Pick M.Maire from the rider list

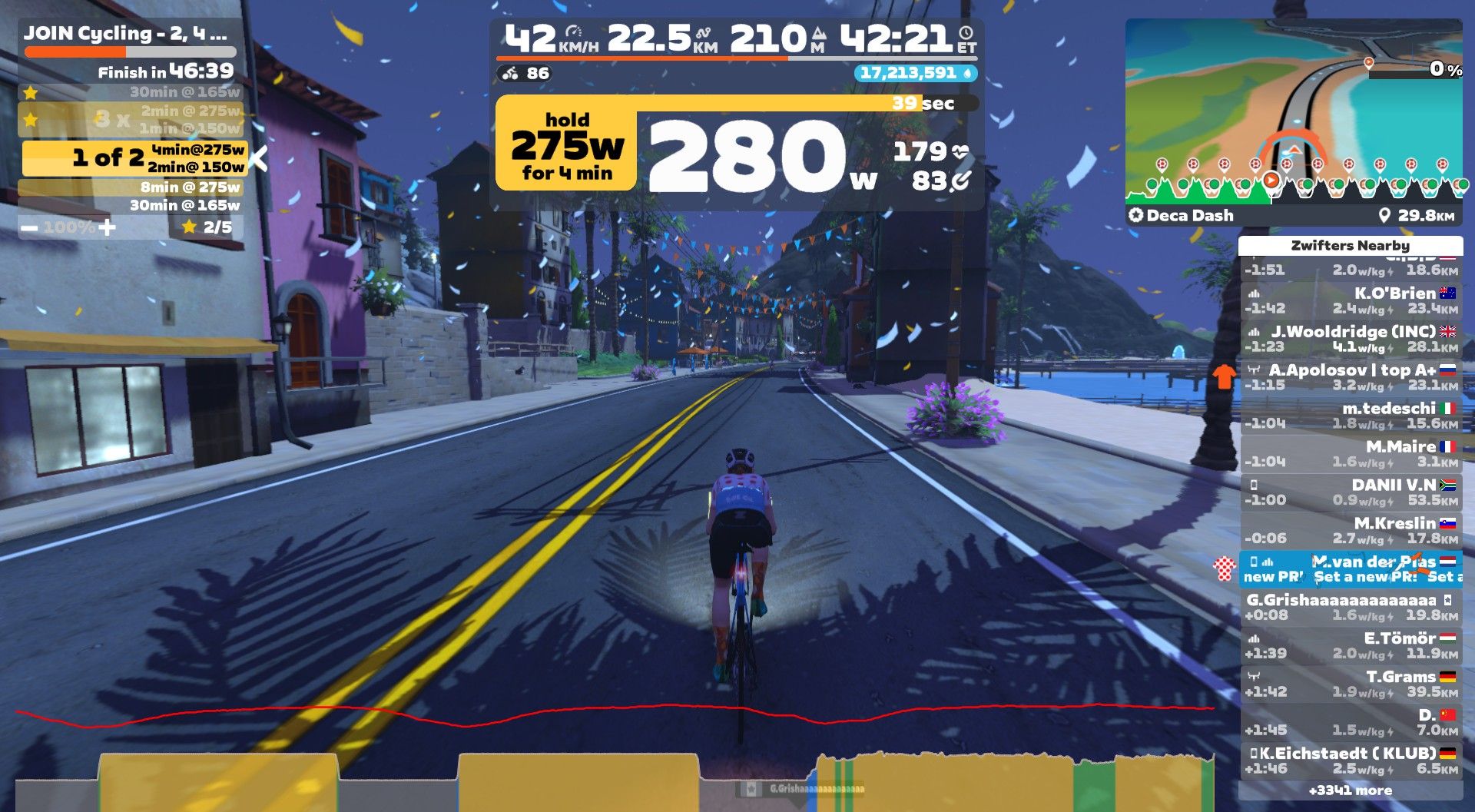pos(1351,454)
